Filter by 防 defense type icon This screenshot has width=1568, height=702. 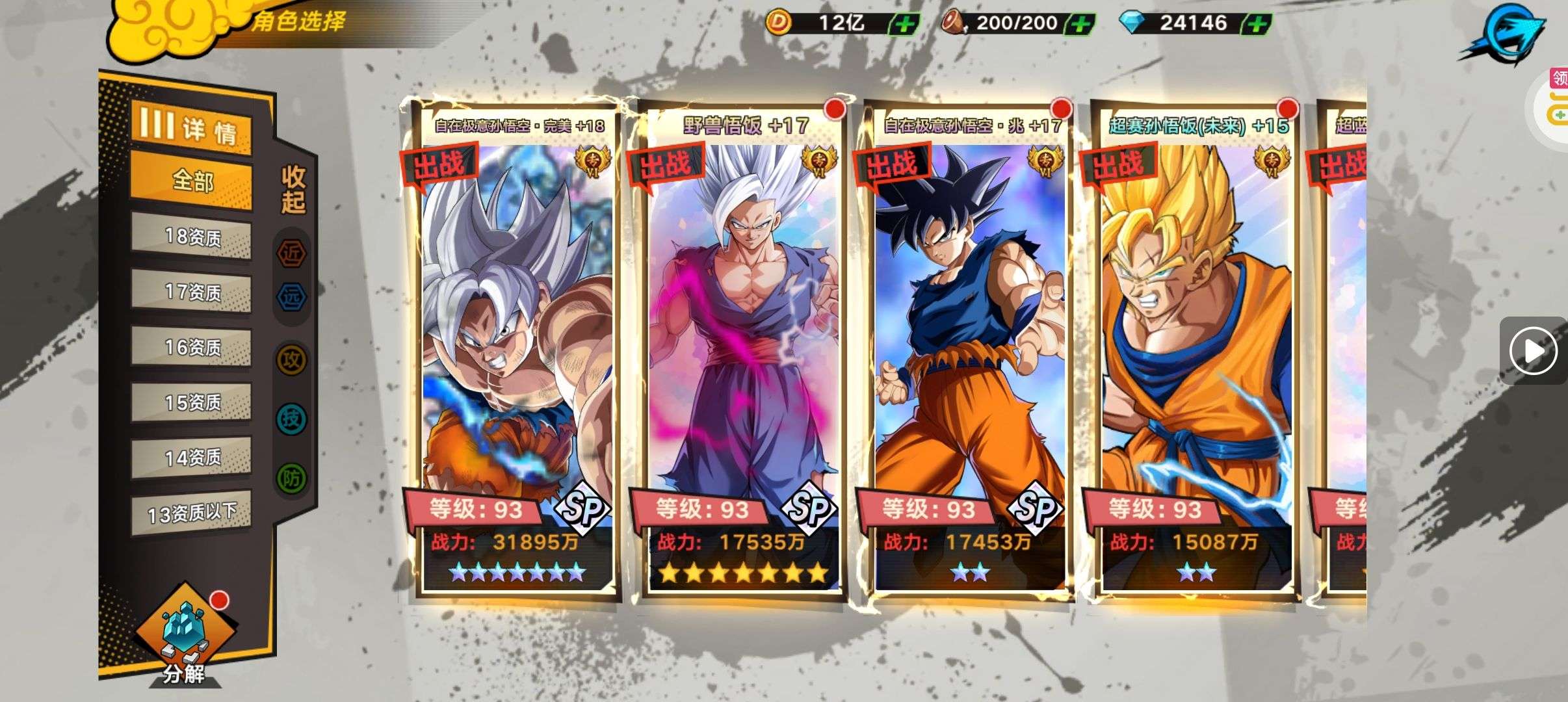pos(291,479)
